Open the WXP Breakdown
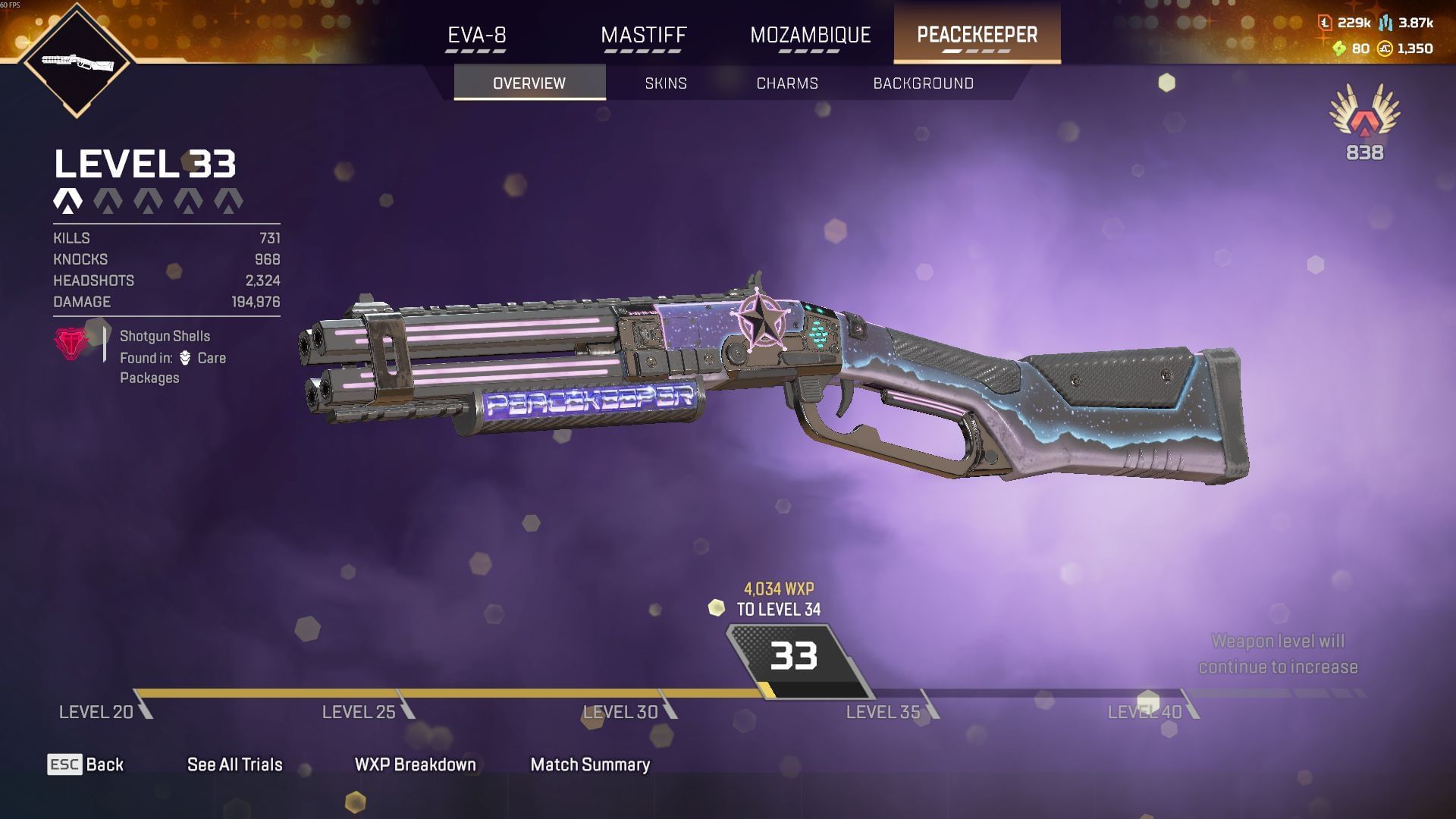Image resolution: width=1456 pixels, height=819 pixels. point(414,765)
